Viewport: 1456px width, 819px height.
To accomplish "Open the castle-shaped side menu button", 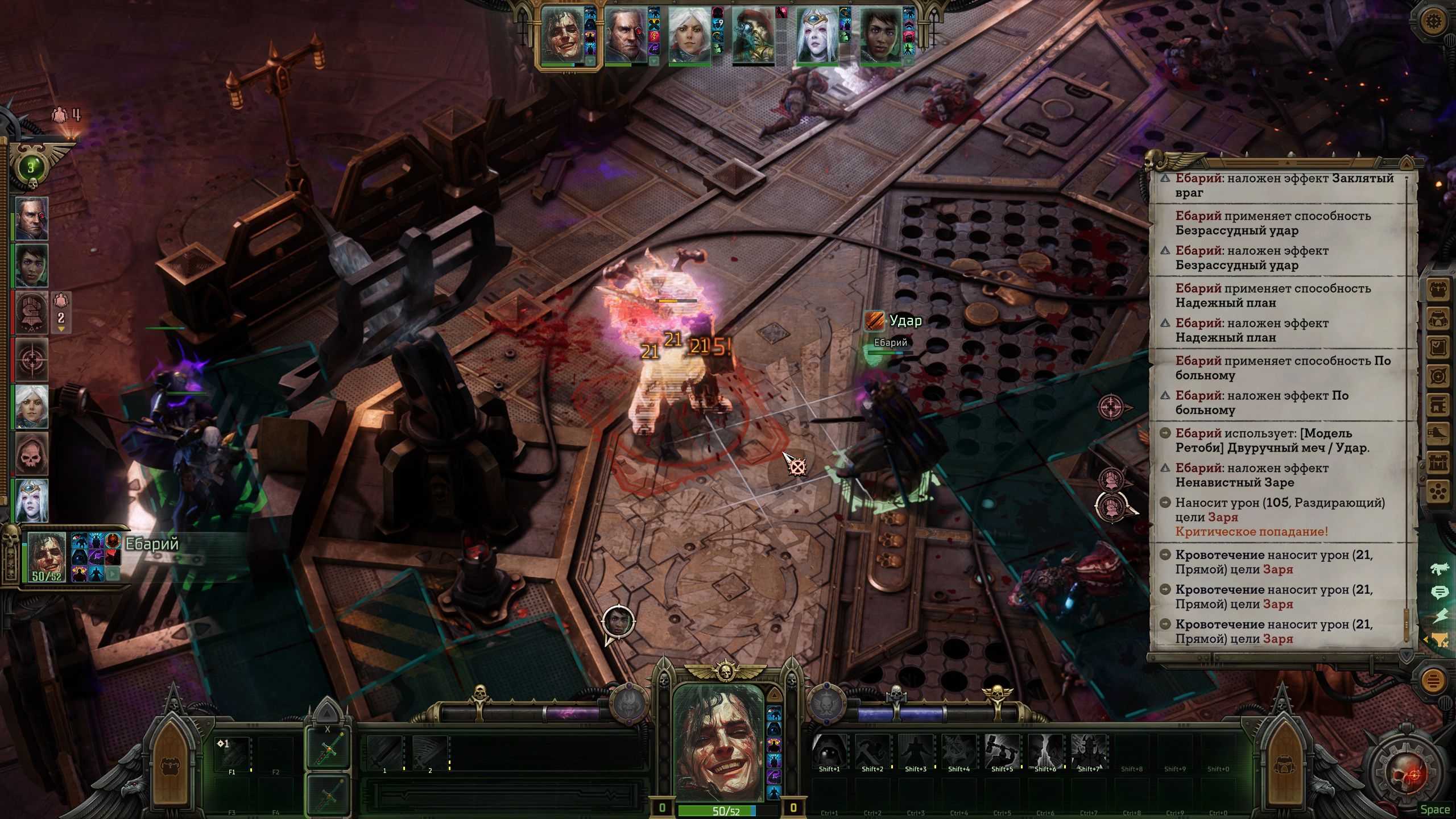I will [x=1438, y=463].
